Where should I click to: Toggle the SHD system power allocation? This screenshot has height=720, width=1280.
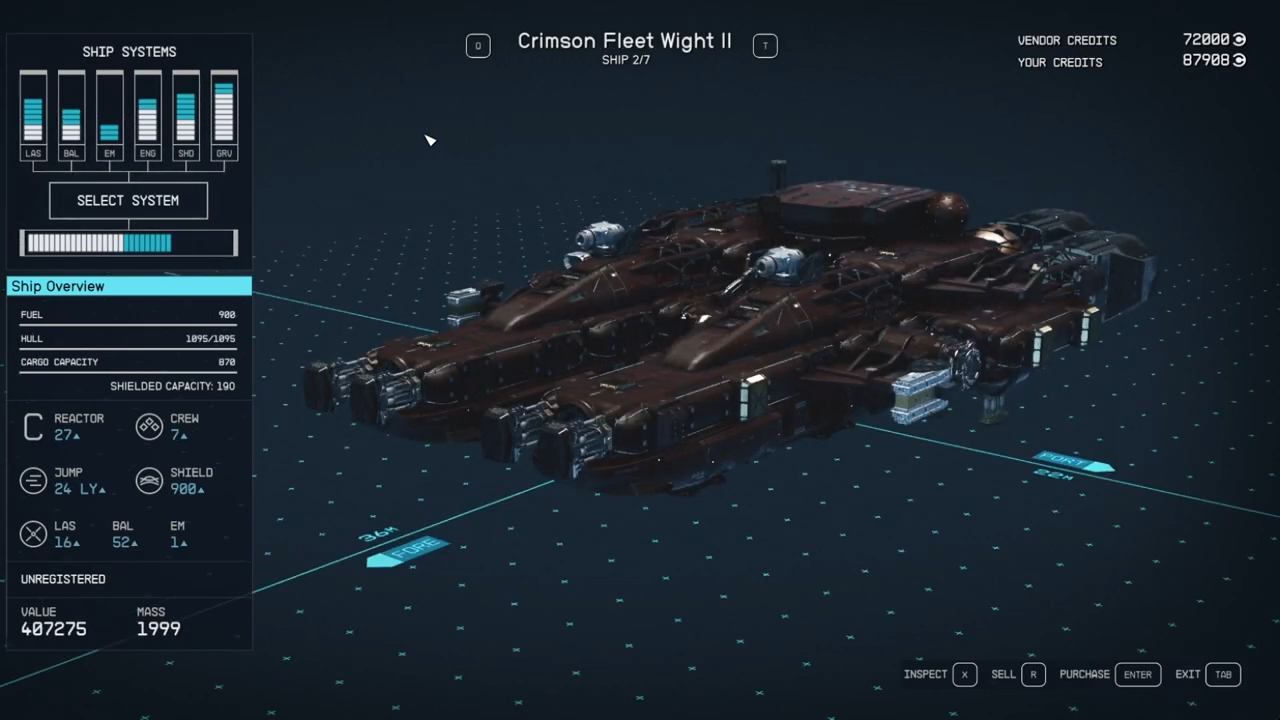click(185, 113)
